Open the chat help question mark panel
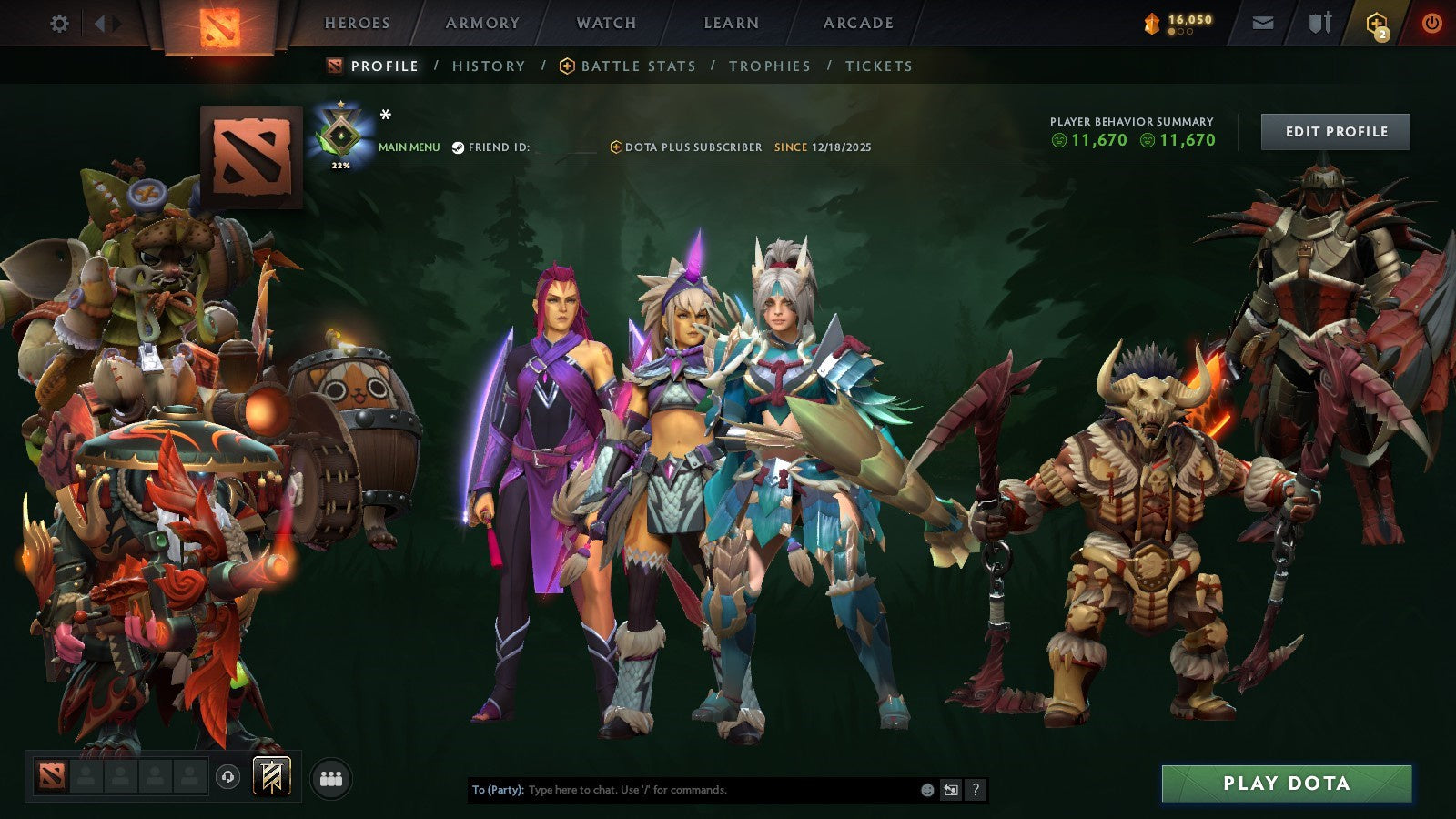1456x819 pixels. tap(976, 791)
